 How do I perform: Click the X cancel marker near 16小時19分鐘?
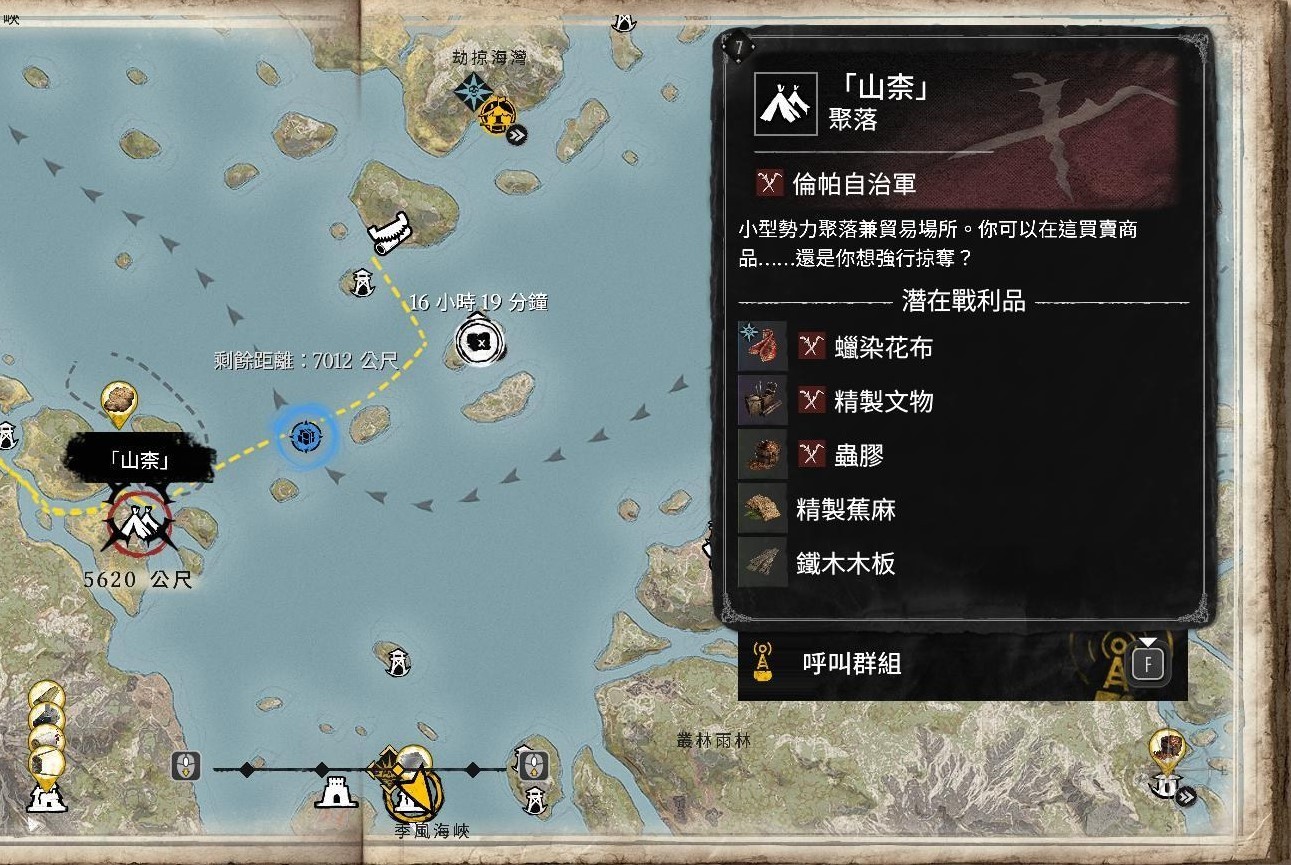tap(478, 340)
